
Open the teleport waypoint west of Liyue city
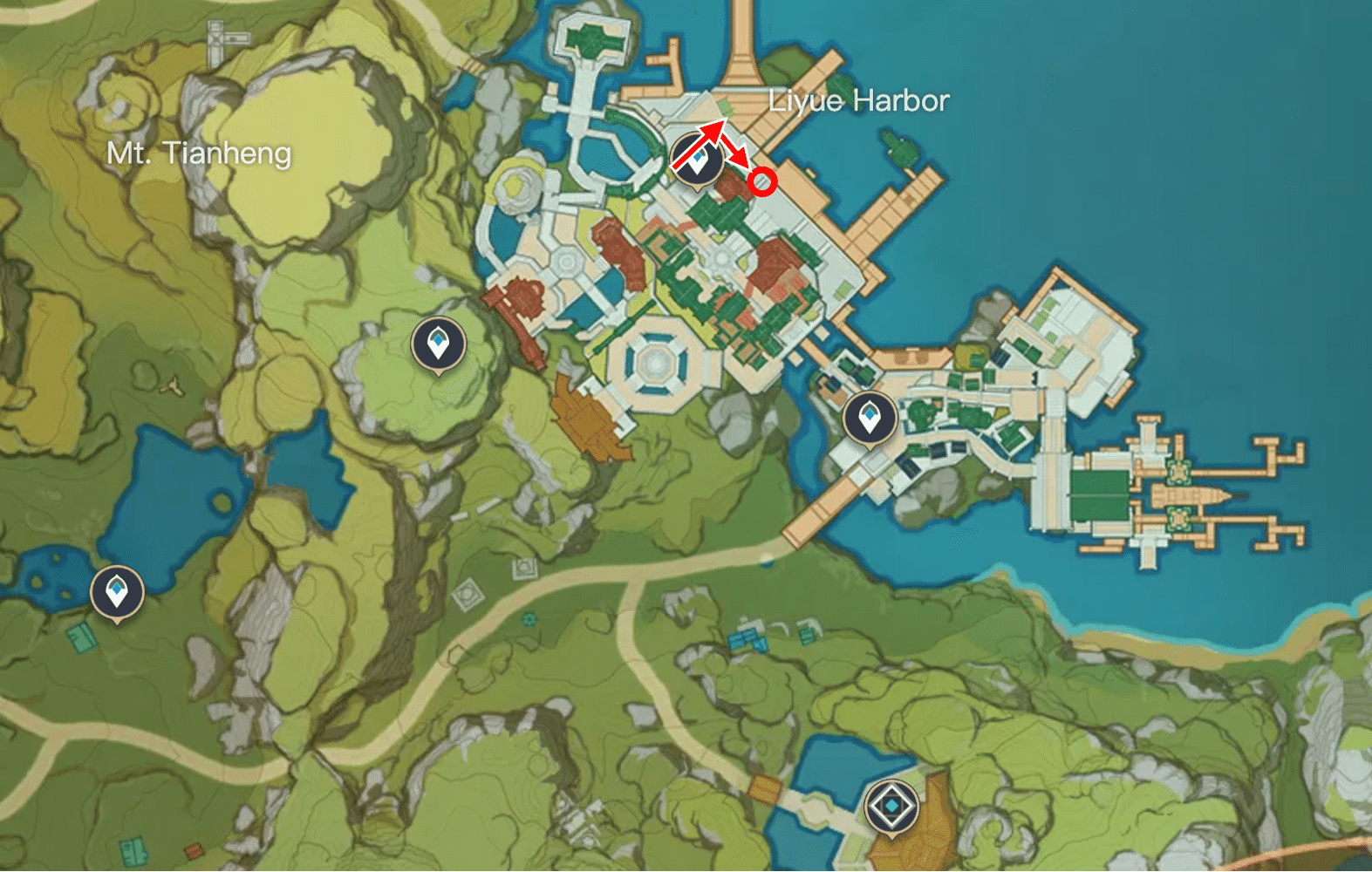438,342
